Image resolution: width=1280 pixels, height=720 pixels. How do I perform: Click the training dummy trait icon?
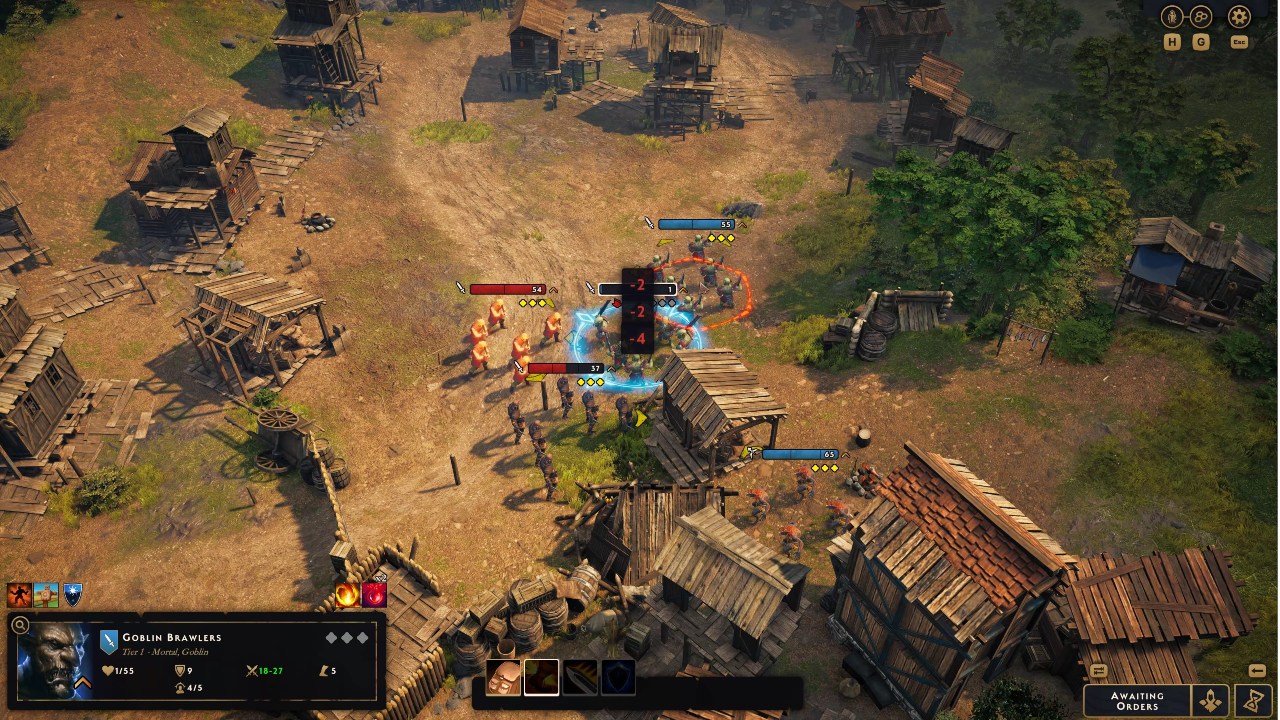pos(46,596)
